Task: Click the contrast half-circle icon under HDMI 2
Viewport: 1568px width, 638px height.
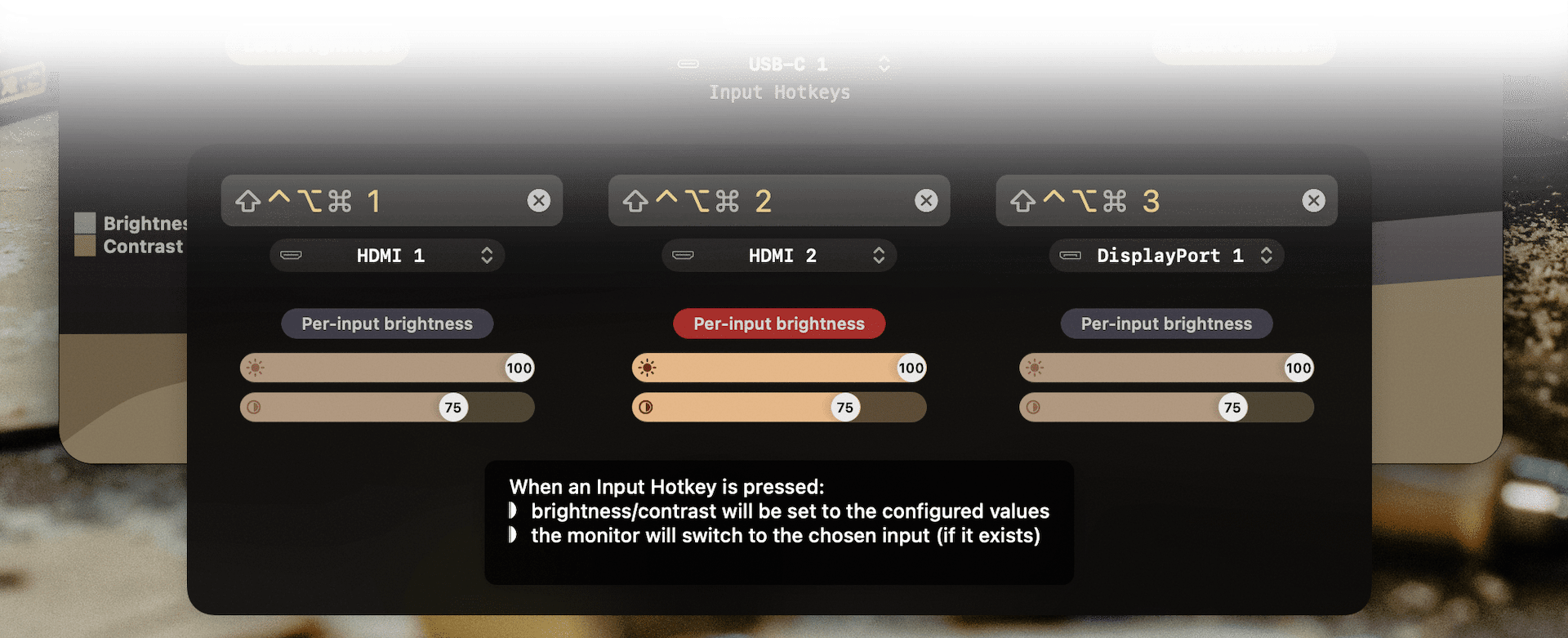Action: pyautogui.click(x=648, y=407)
